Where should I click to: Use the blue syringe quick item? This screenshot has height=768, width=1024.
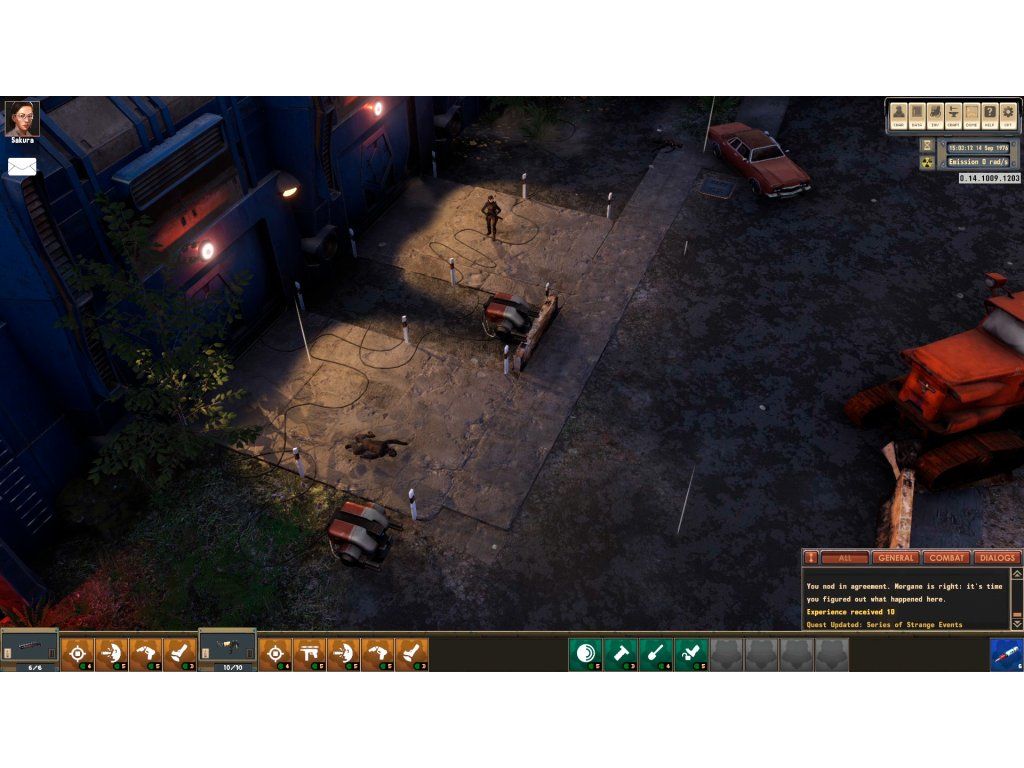coord(1006,654)
